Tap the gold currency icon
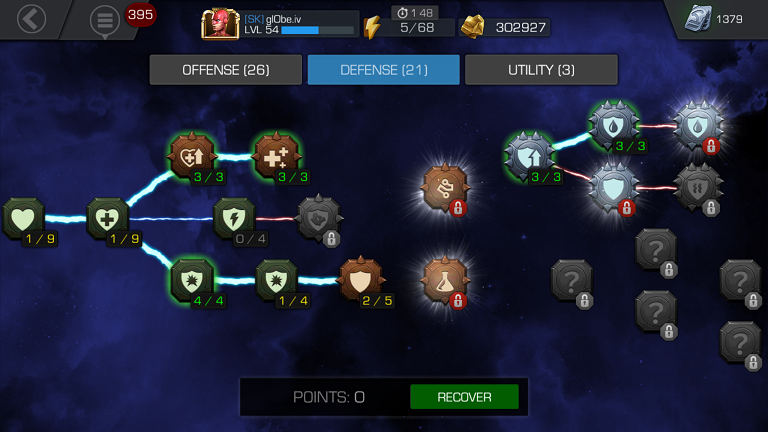Viewport: 768px width, 432px height. pos(473,27)
